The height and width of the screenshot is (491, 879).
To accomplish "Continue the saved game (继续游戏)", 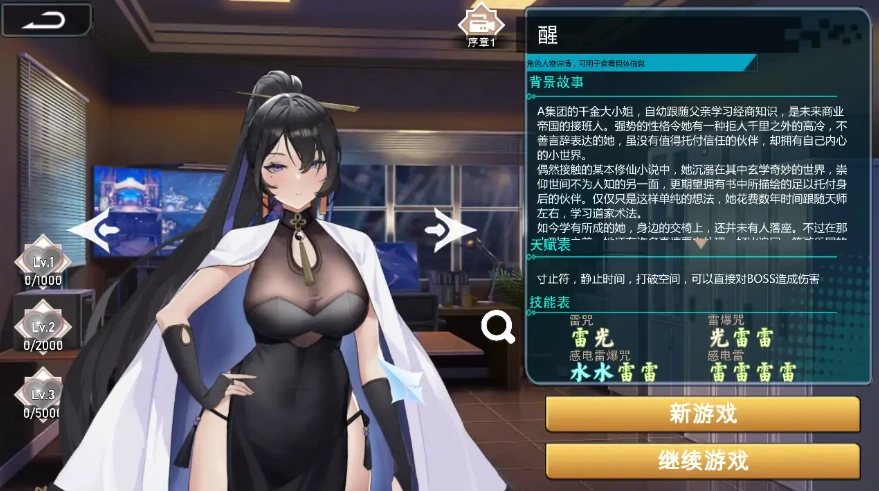I will (x=702, y=461).
